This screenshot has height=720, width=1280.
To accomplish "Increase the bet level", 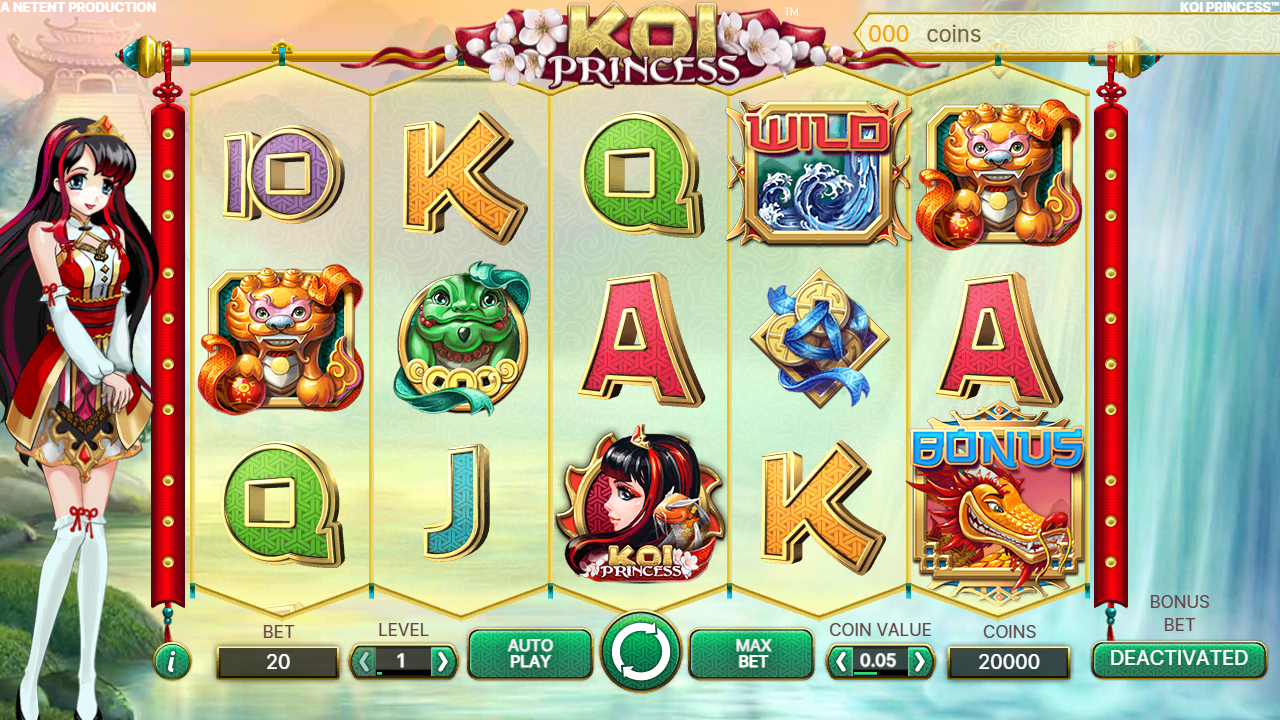I will click(x=441, y=661).
